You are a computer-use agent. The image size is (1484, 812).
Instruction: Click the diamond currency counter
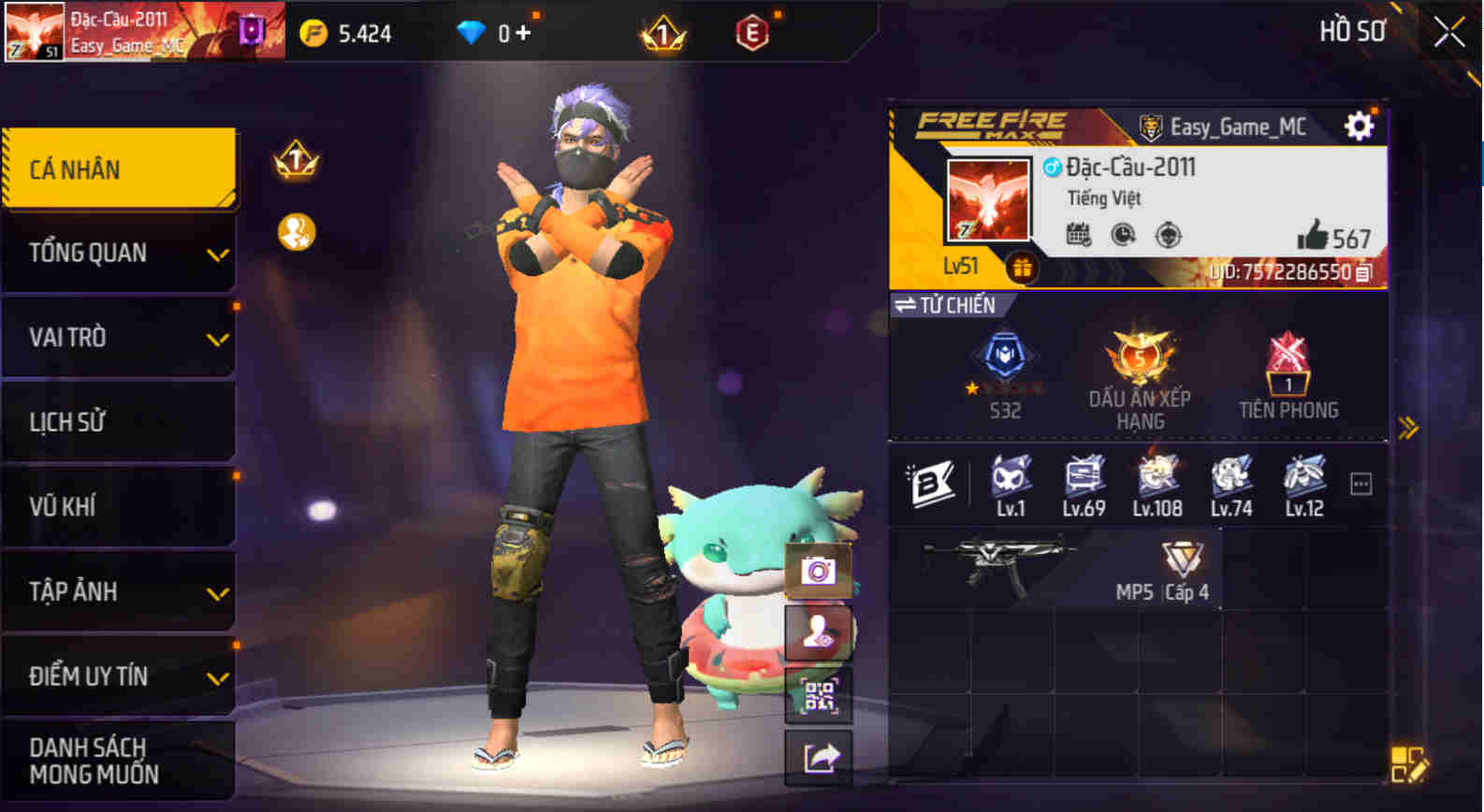pos(493,32)
